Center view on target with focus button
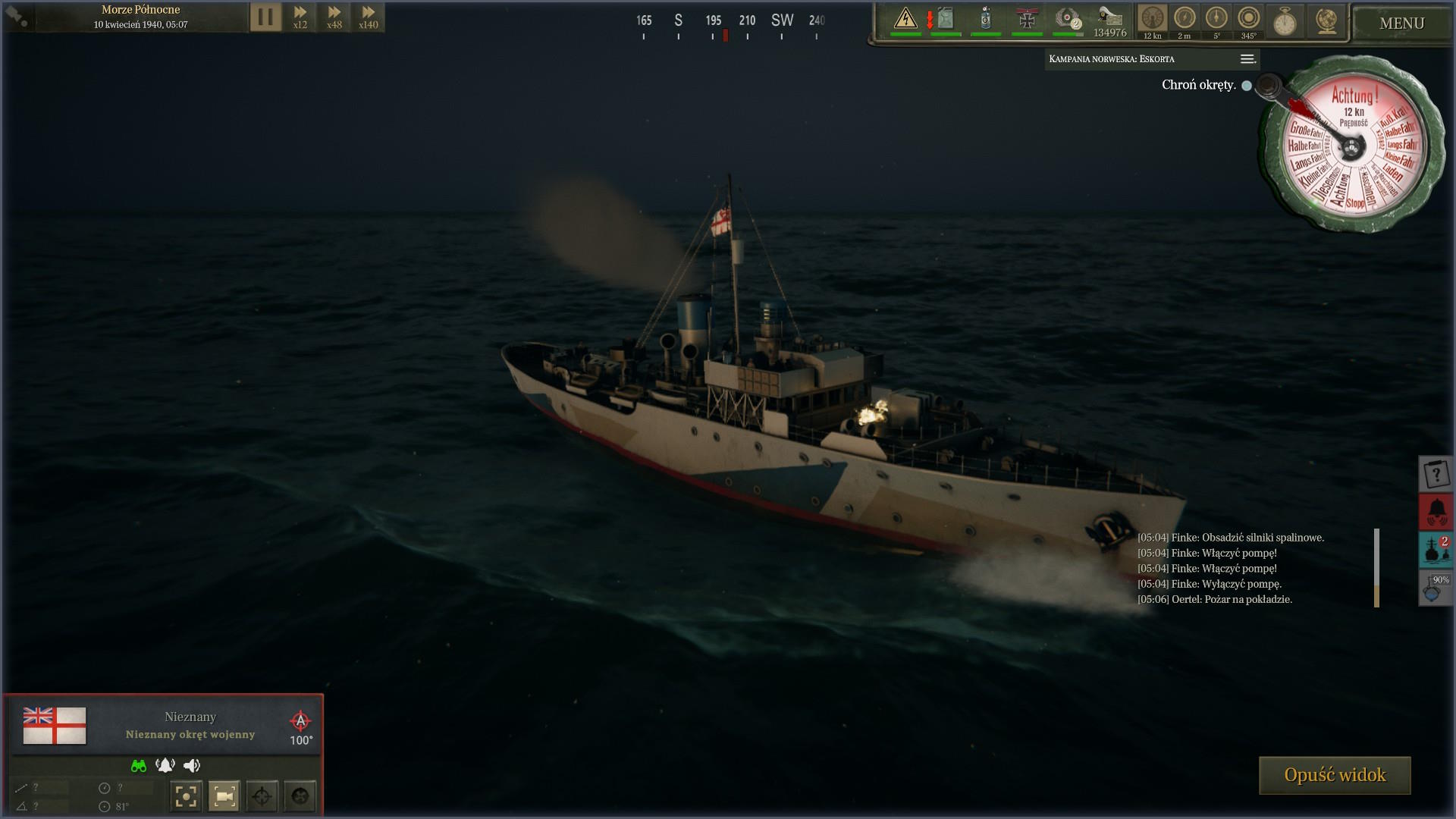Viewport: 1456px width, 819px height. tap(186, 796)
